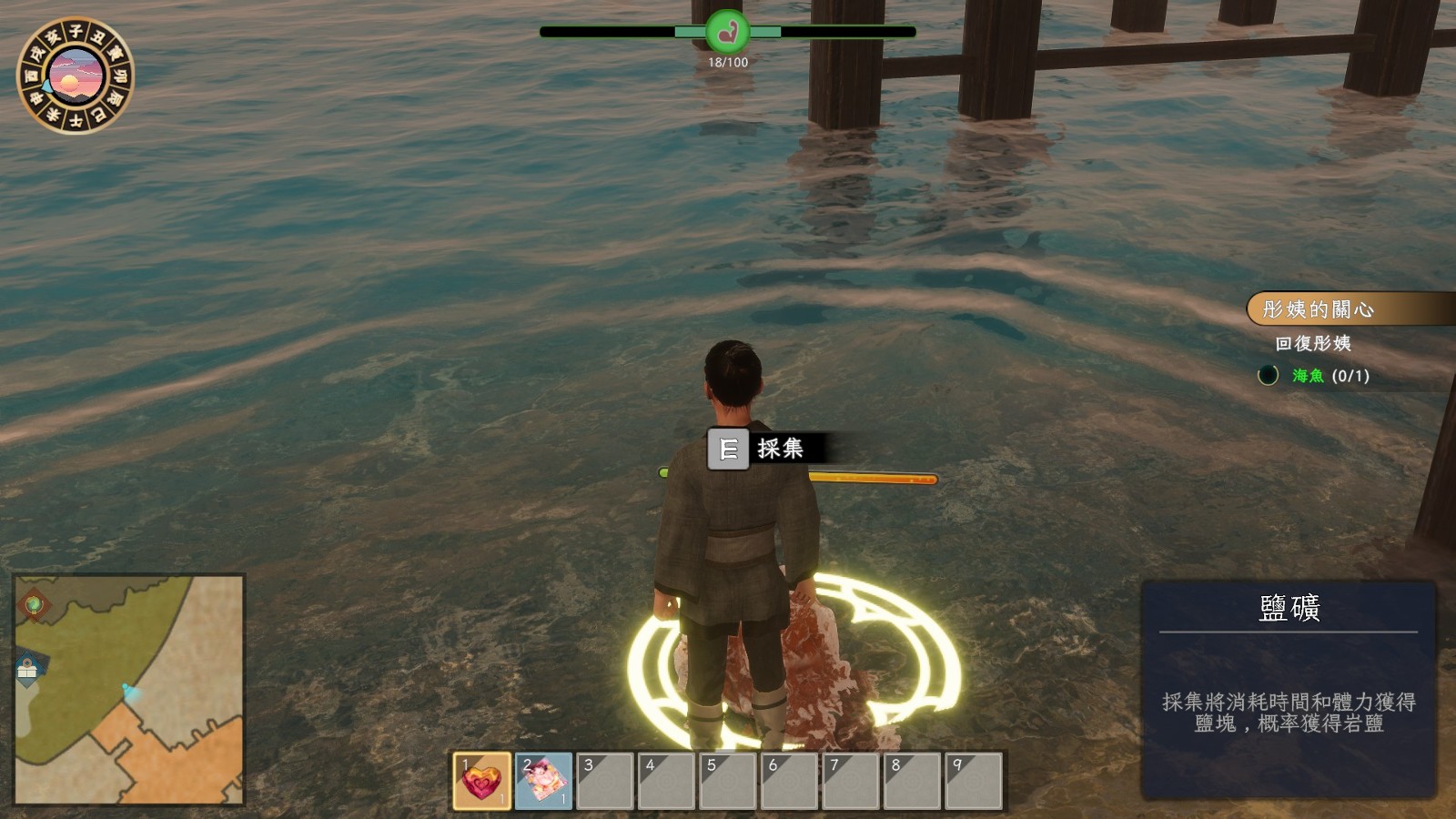
Task: Select the 海魚 quest objective
Action: pos(1309,376)
